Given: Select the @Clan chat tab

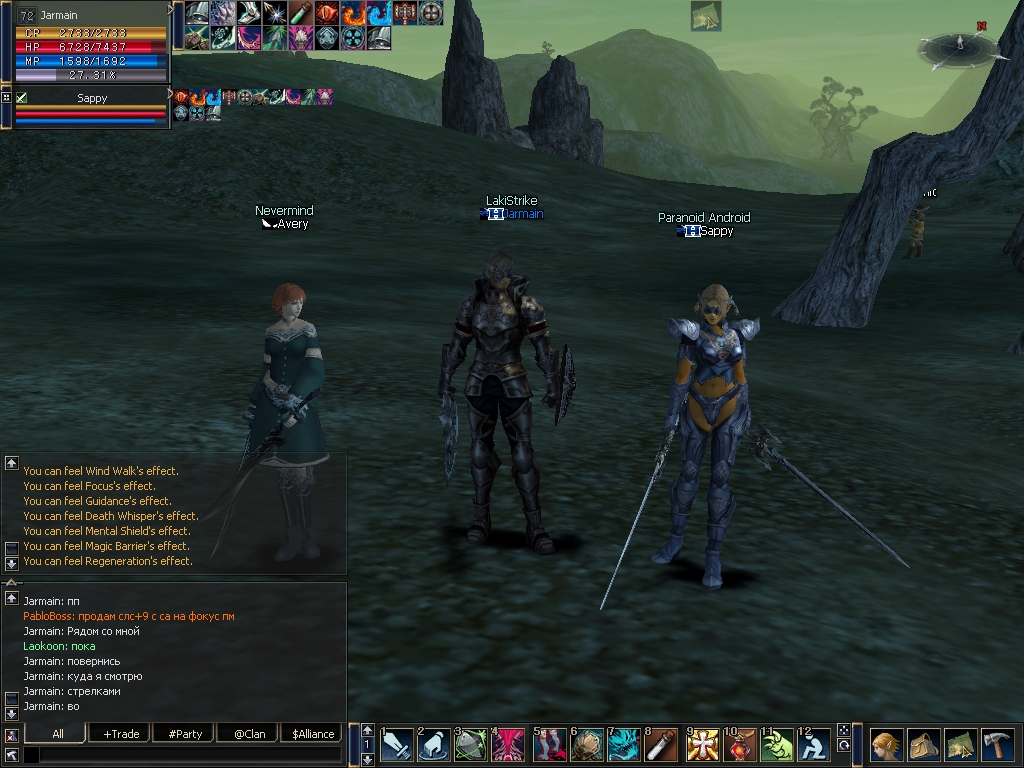Looking at the screenshot, I should (x=249, y=734).
